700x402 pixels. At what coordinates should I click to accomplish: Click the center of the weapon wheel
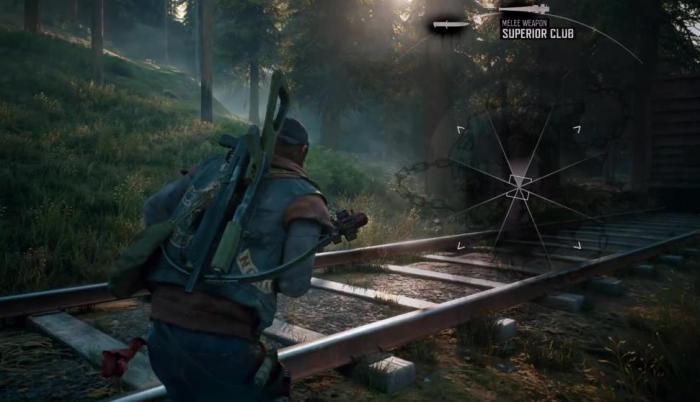click(x=519, y=187)
